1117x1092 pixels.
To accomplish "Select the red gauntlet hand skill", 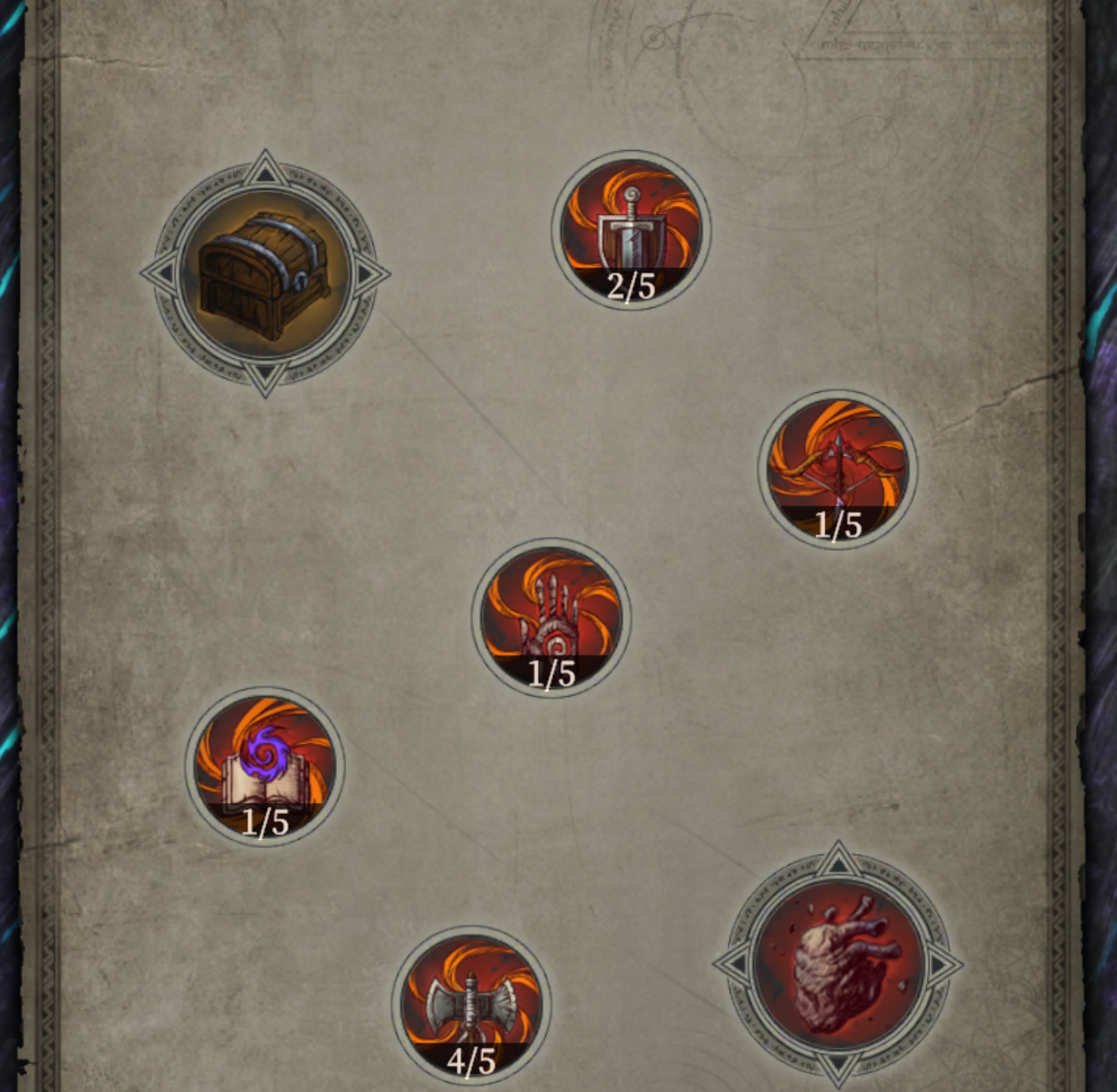I will tap(551, 617).
